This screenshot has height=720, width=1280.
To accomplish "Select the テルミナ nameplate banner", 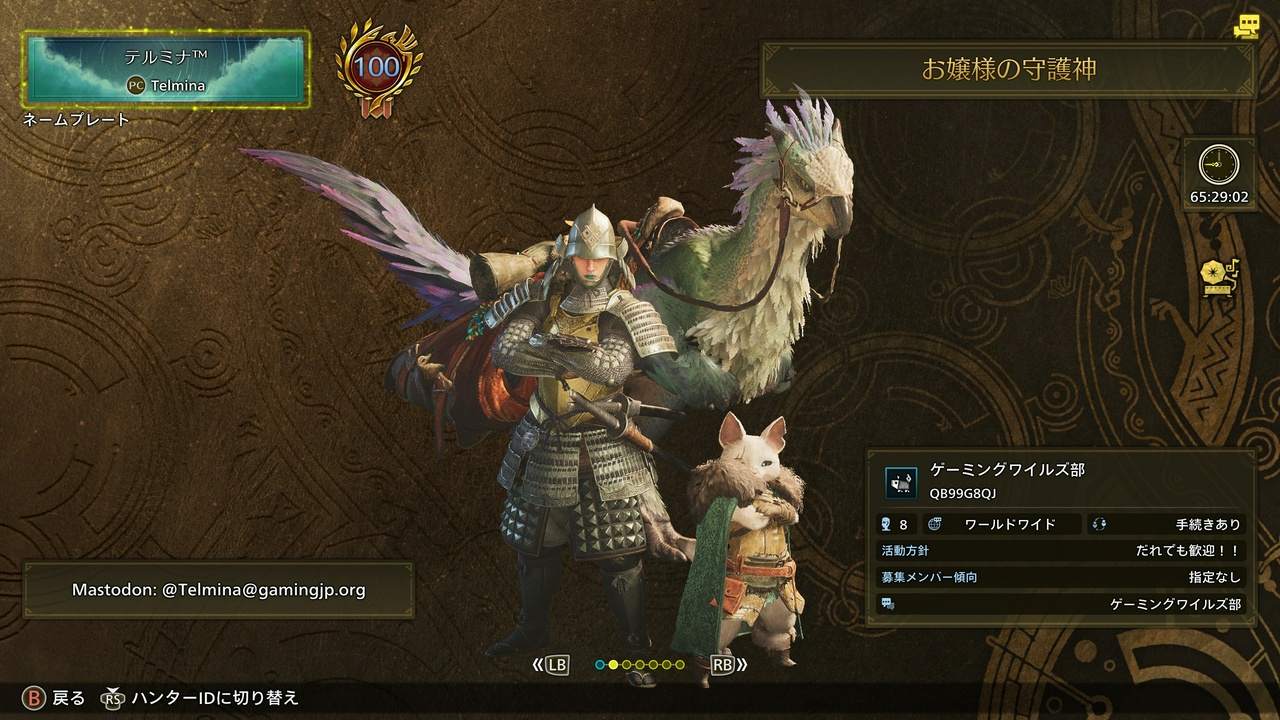I will click(166, 69).
